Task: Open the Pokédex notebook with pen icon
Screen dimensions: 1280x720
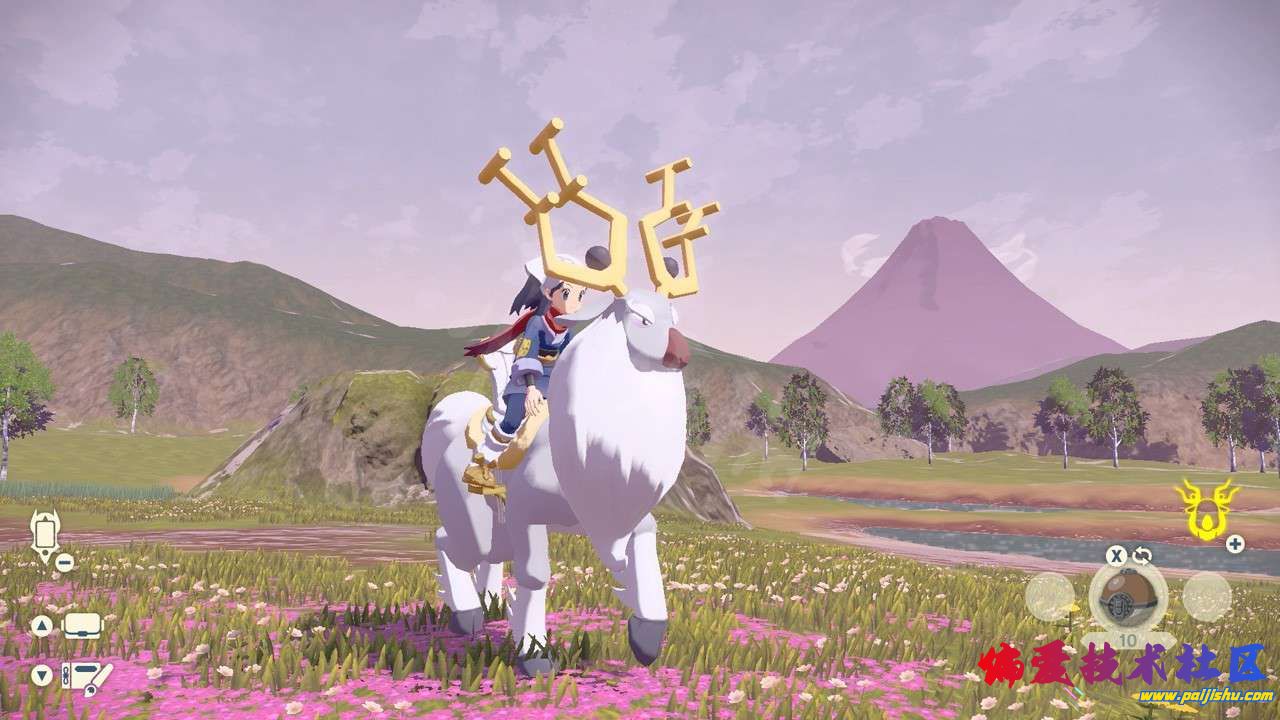Action: 85,677
